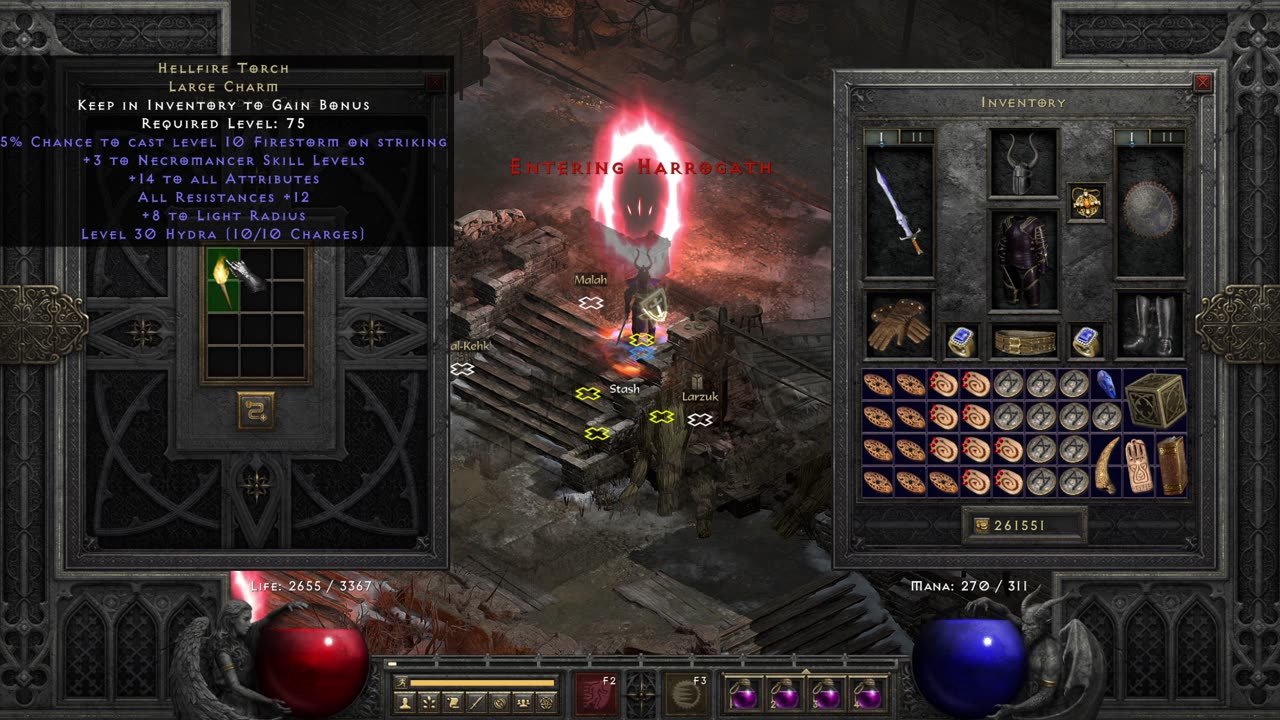Image resolution: width=1280 pixels, height=720 pixels.
Task: Activate the F2 left skill icon
Action: (596, 693)
